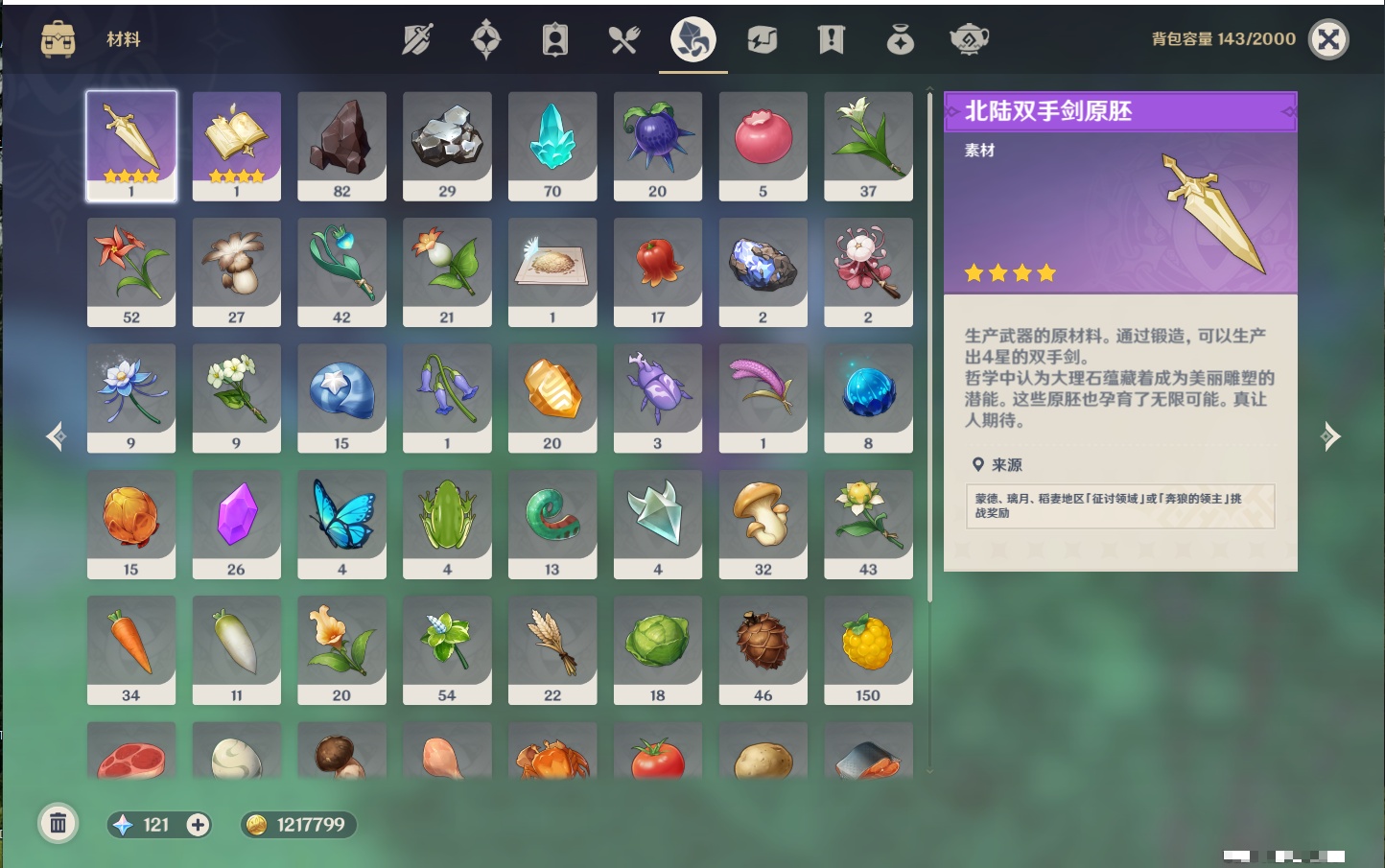1385x868 pixels.
Task: Close the inventory screen
Action: (x=1328, y=39)
